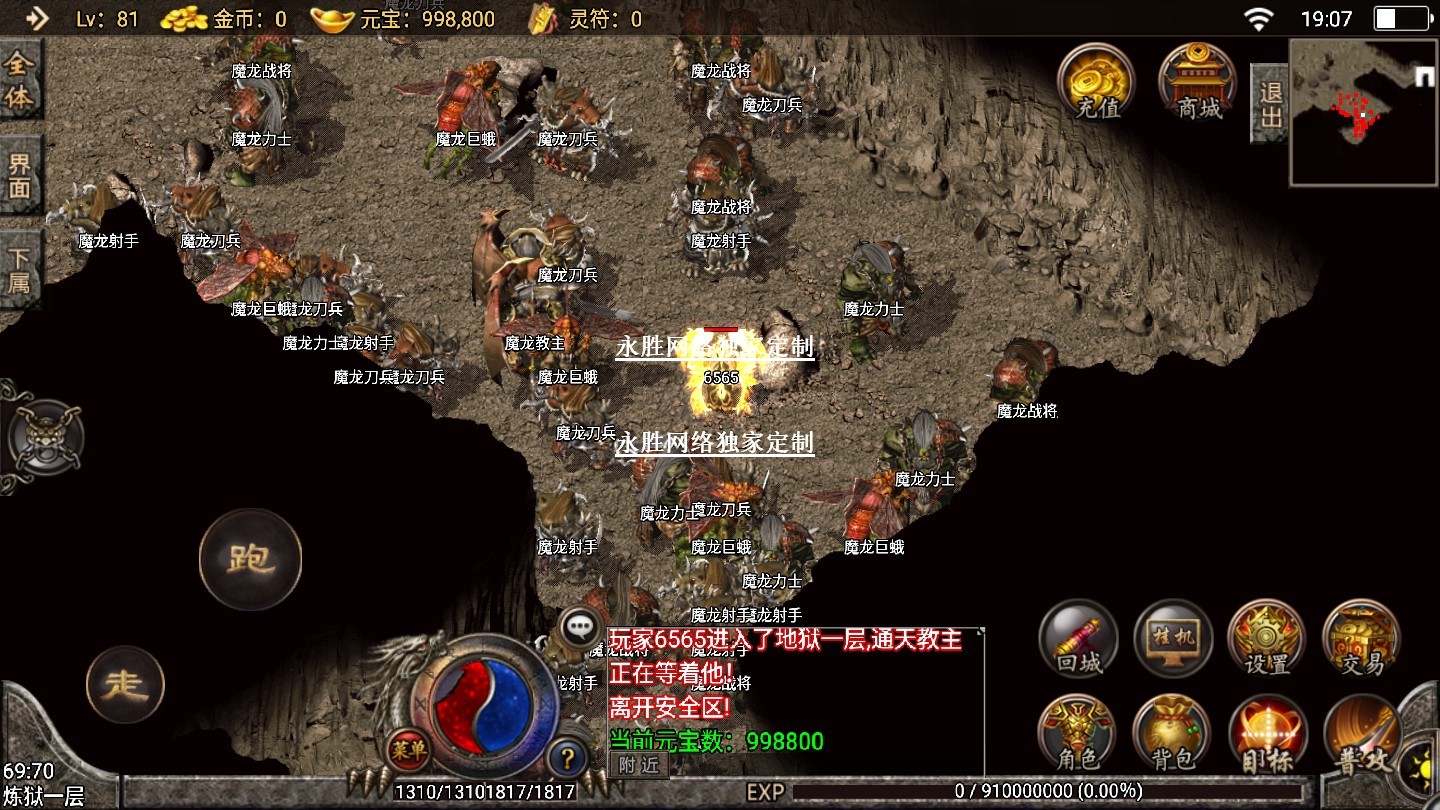Click the question mark help button
1440x810 pixels.
point(567,757)
